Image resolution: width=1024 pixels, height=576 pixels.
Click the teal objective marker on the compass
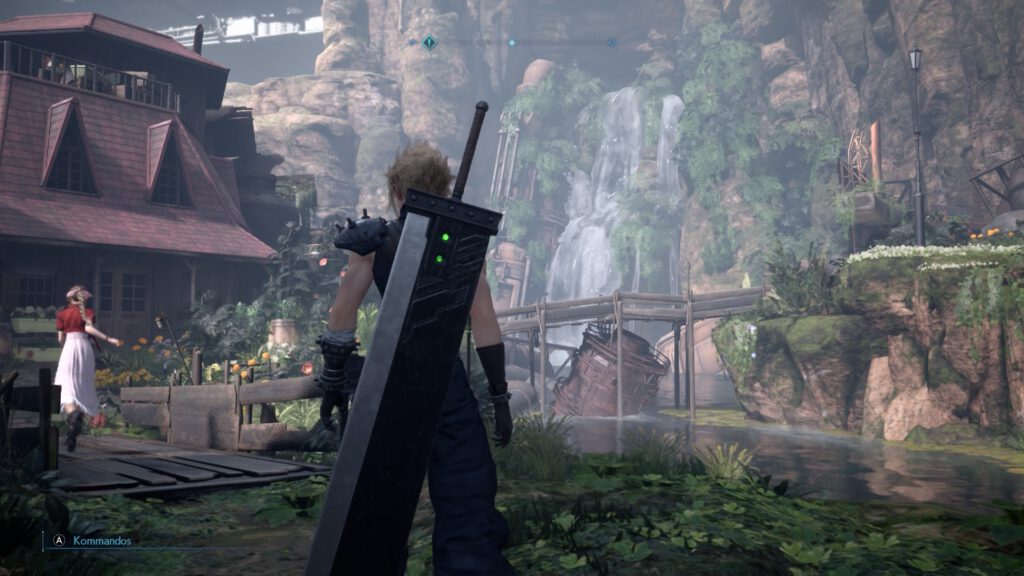(429, 42)
